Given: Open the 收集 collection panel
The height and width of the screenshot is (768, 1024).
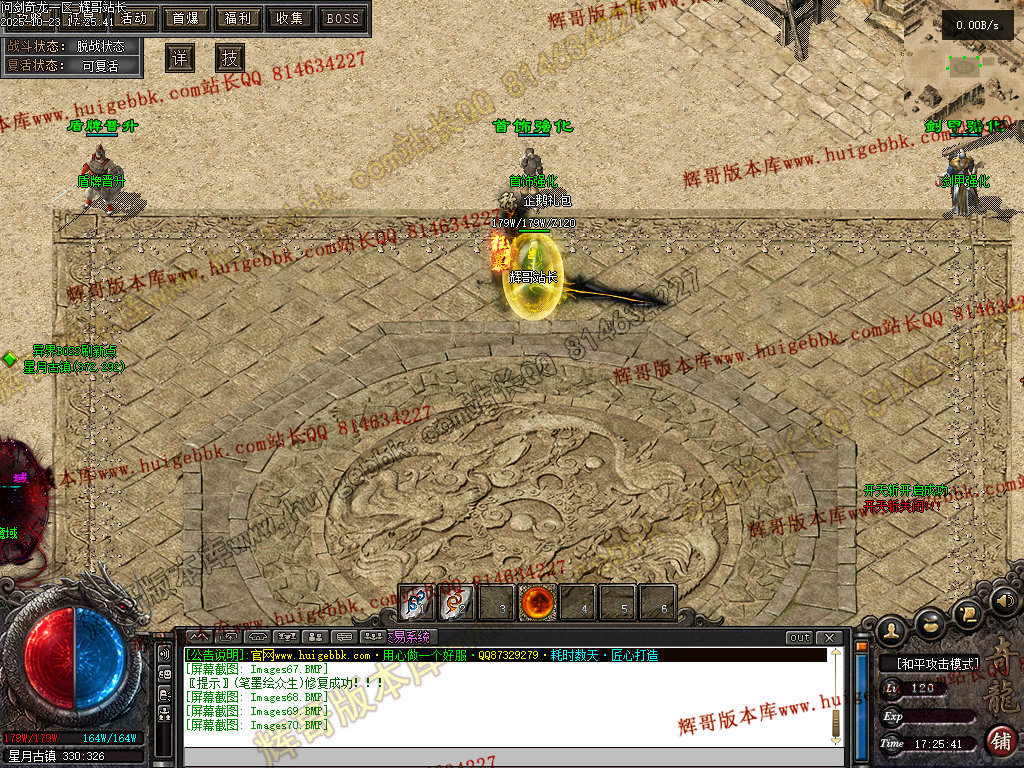Looking at the screenshot, I should pyautogui.click(x=290, y=18).
